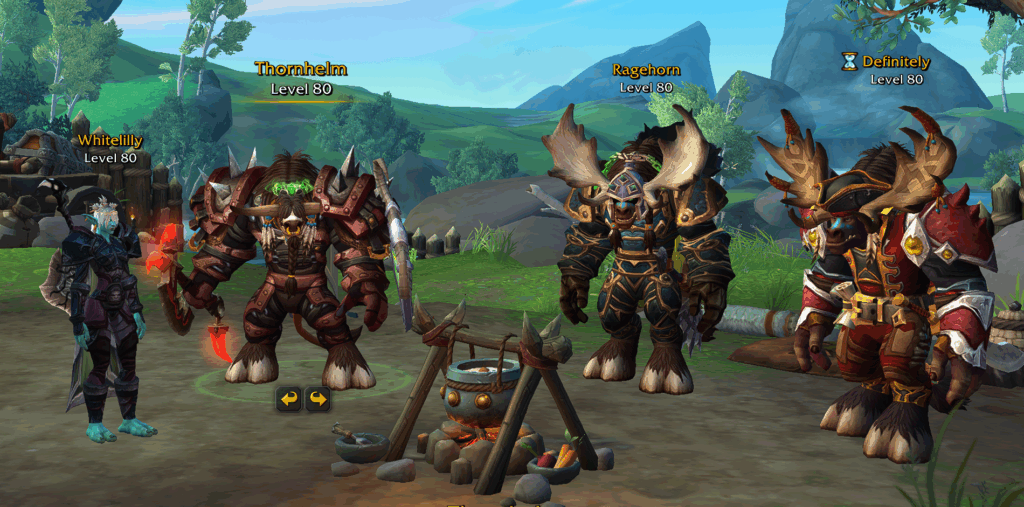The height and width of the screenshot is (507, 1024).
Task: Rotate Thornhelm with the left arrow button
Action: 289,400
